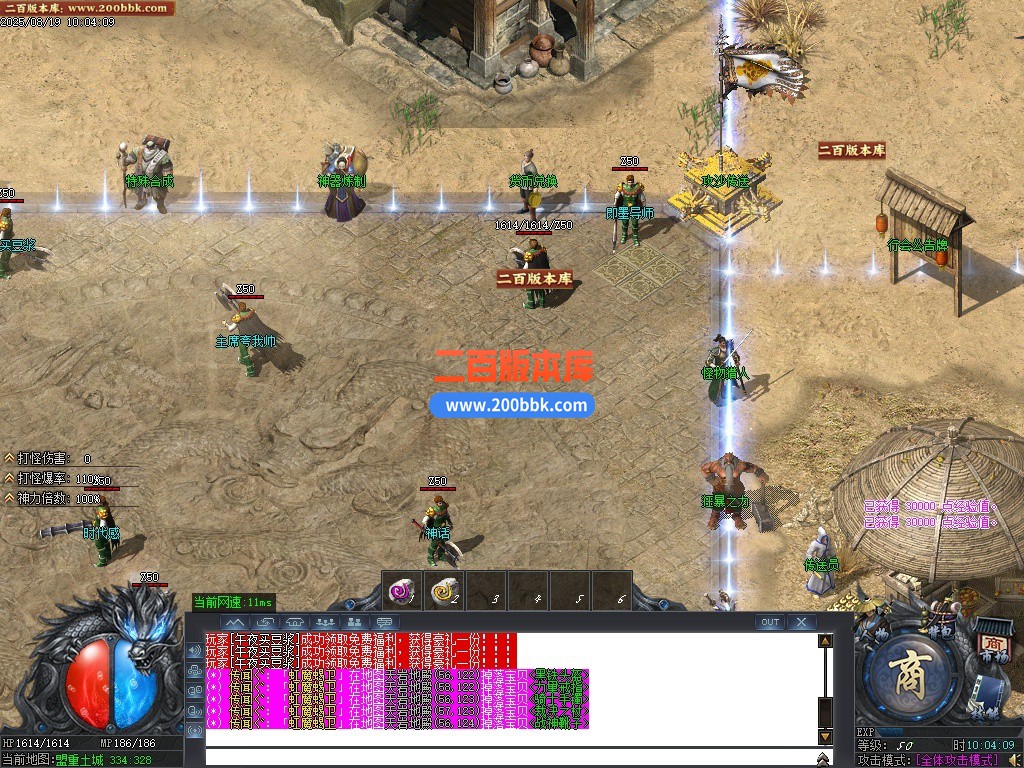This screenshot has height=768, width=1024.
Task: Click the speech bubble chat toolbar button
Action: [384, 622]
